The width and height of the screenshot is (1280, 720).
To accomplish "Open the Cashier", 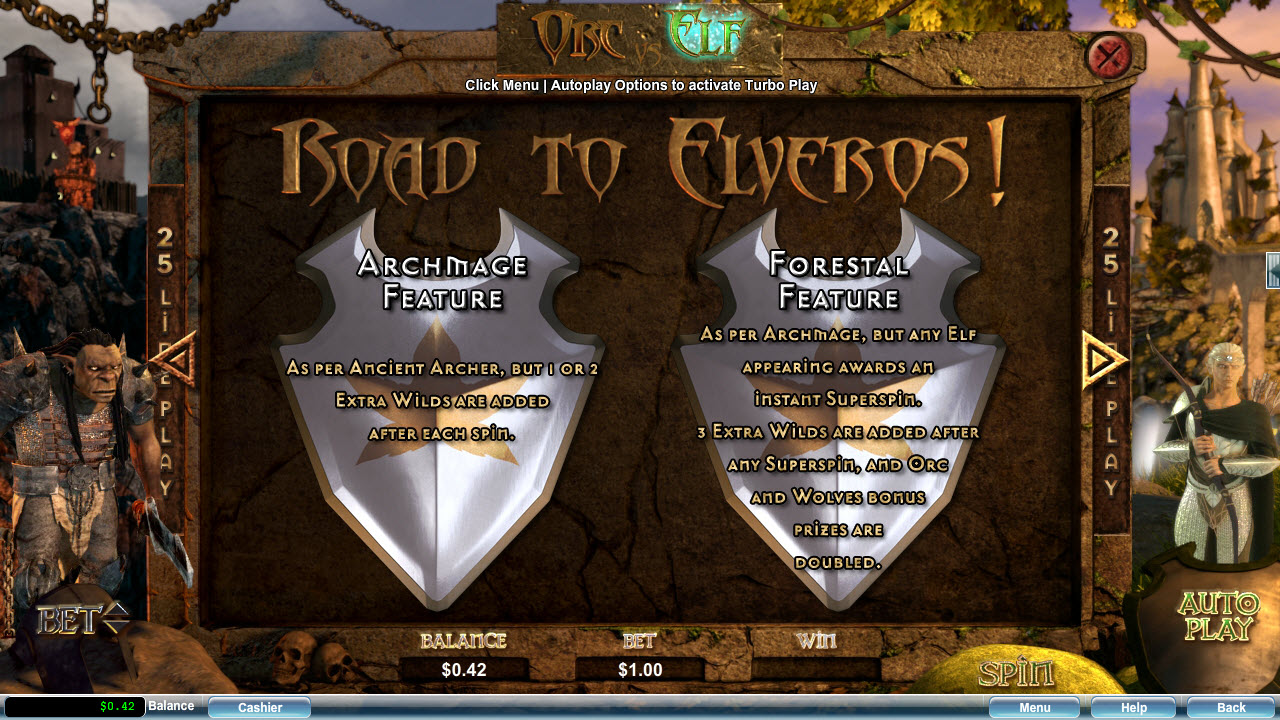I will (260, 707).
